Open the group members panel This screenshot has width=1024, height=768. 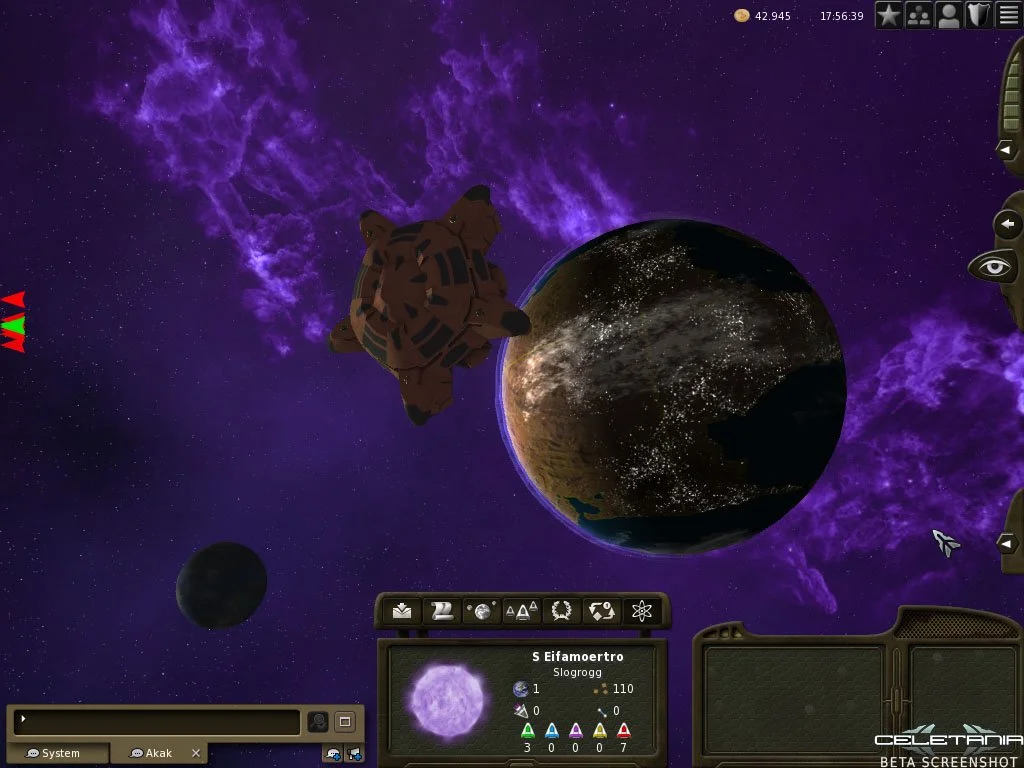click(x=919, y=15)
